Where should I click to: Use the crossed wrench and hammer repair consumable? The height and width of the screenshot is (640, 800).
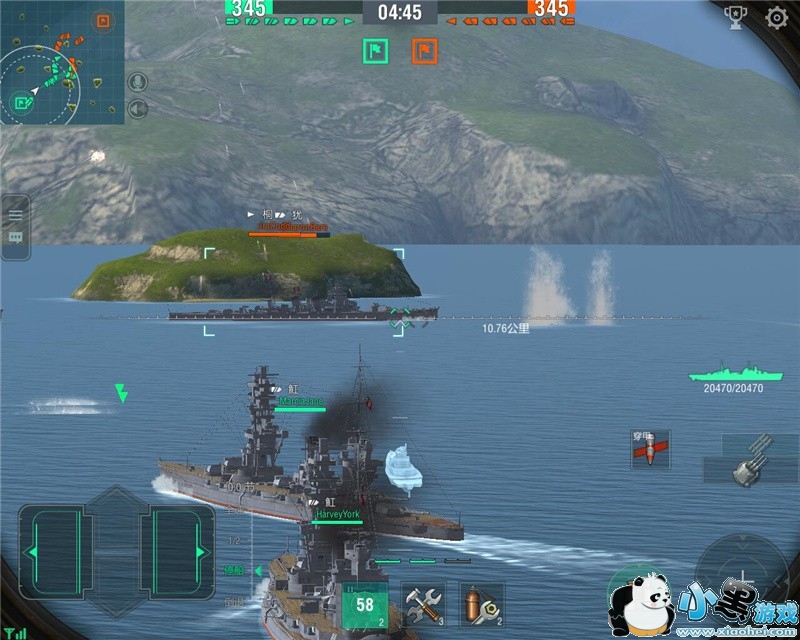(x=423, y=604)
